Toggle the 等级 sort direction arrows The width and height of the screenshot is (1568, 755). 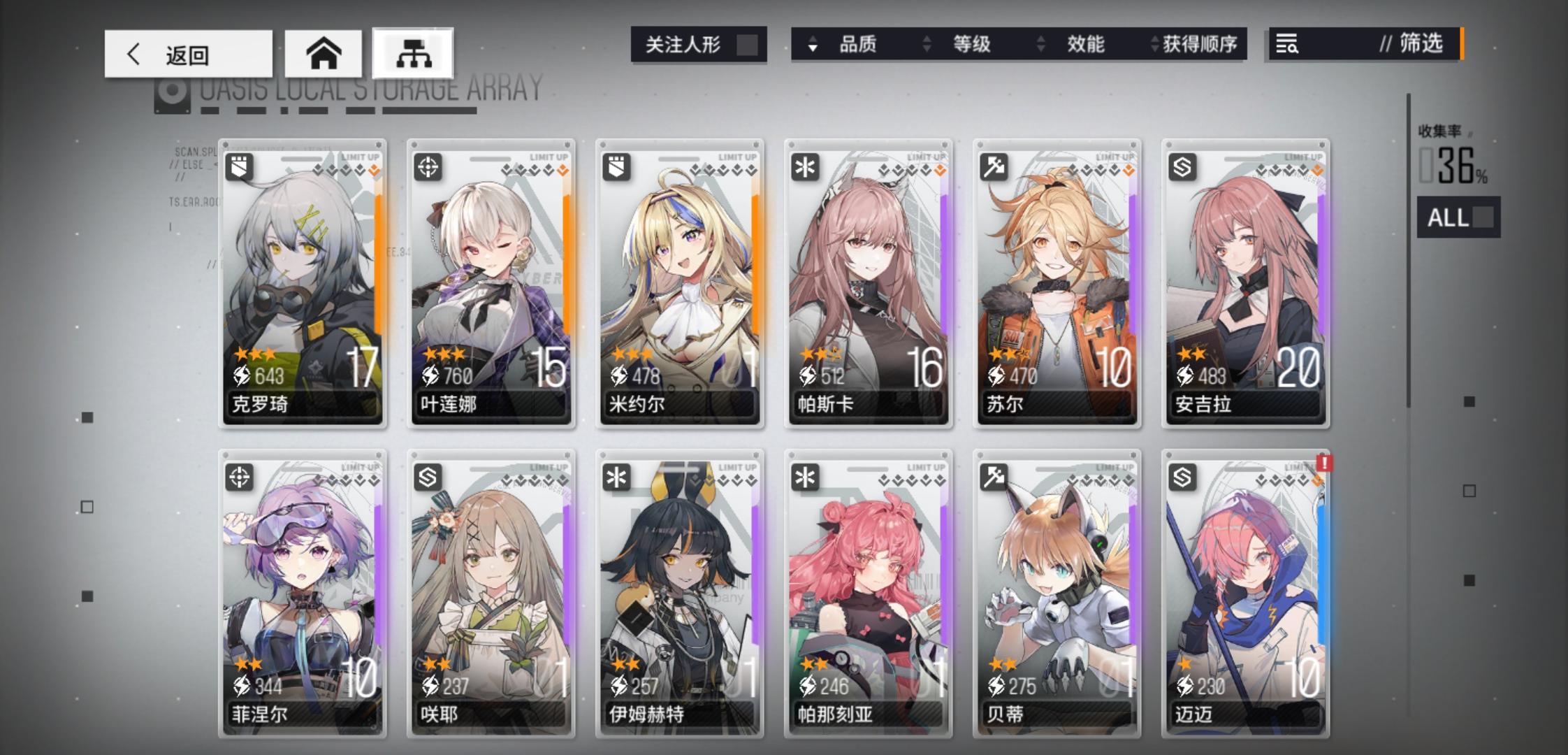(x=927, y=45)
